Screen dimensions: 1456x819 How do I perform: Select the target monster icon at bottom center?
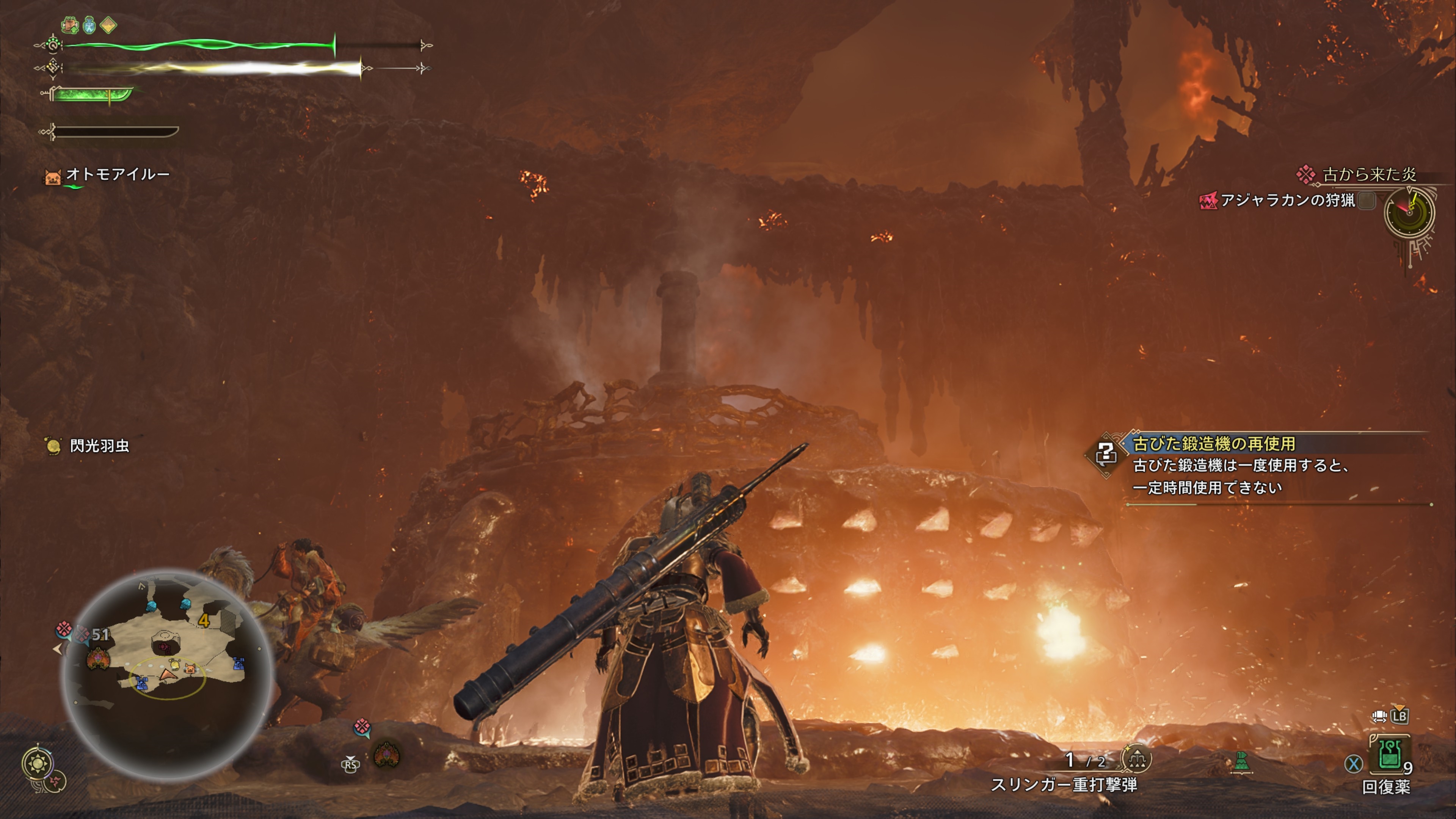[387, 755]
